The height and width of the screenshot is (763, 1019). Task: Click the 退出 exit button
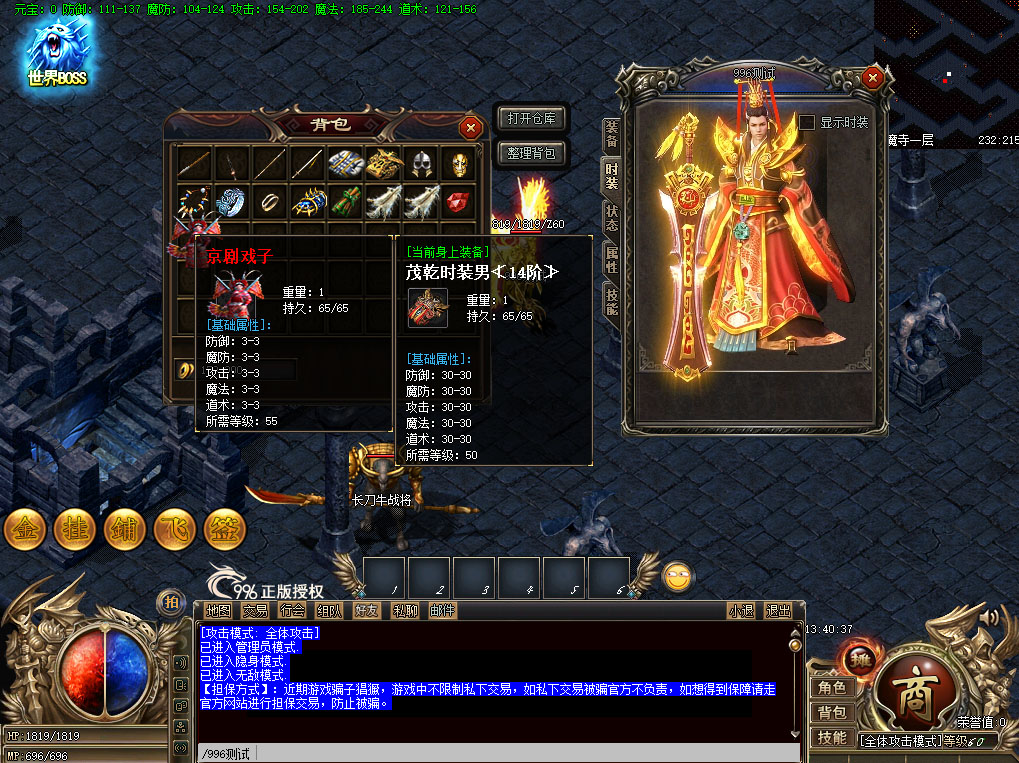(x=777, y=610)
